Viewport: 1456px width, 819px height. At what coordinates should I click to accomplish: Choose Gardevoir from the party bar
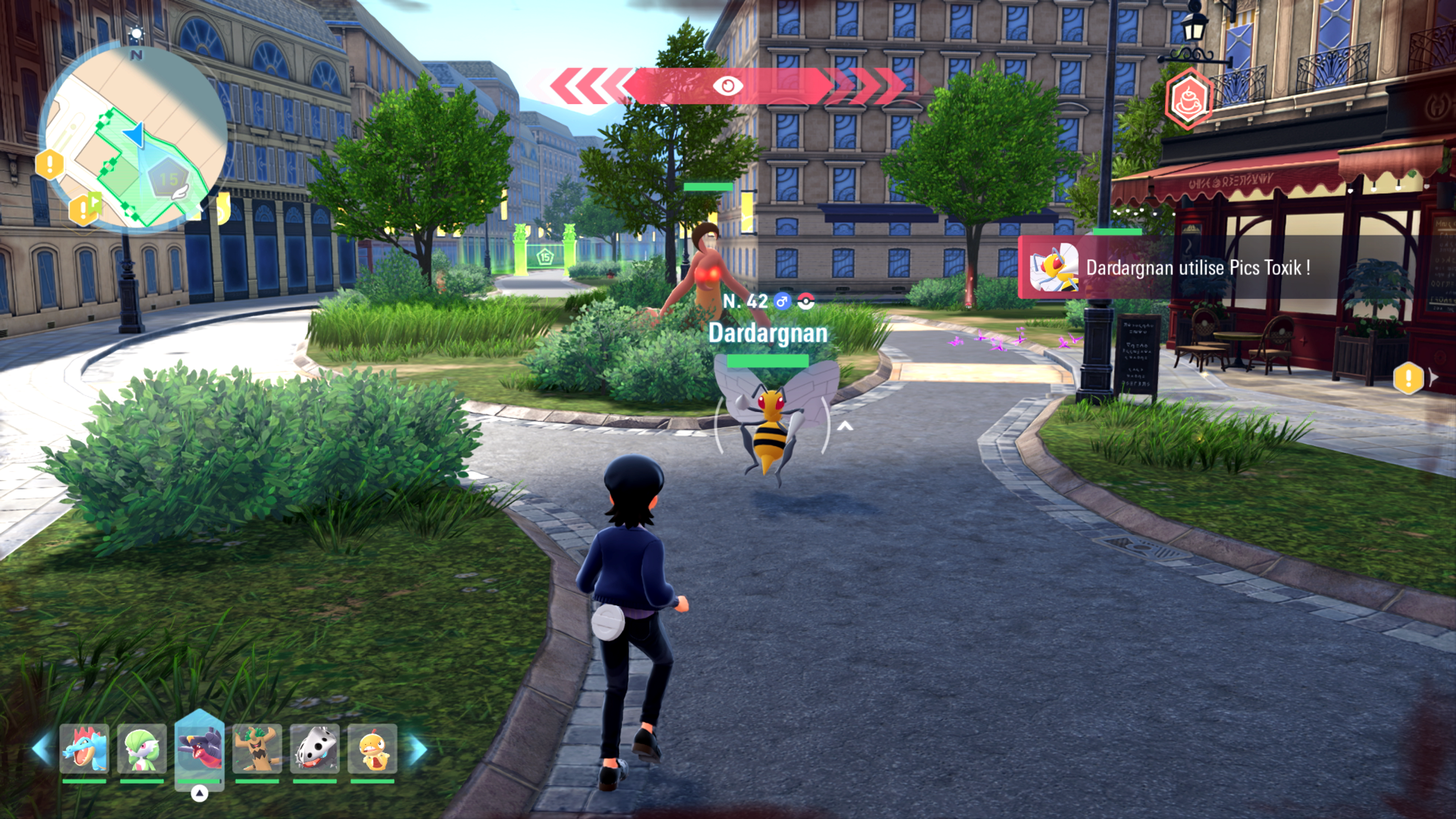[142, 749]
